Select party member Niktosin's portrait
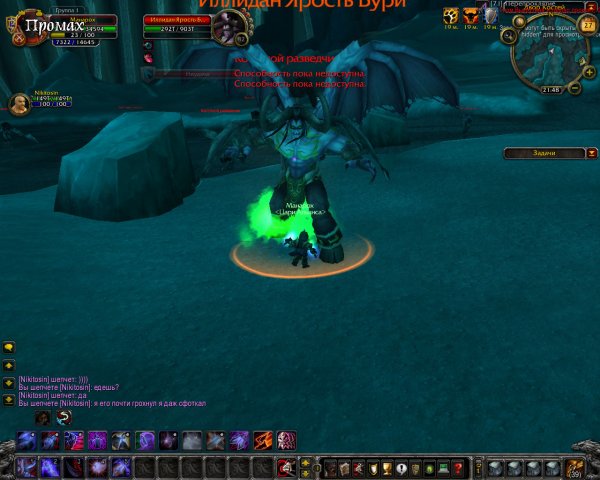The image size is (600, 480). [18, 104]
